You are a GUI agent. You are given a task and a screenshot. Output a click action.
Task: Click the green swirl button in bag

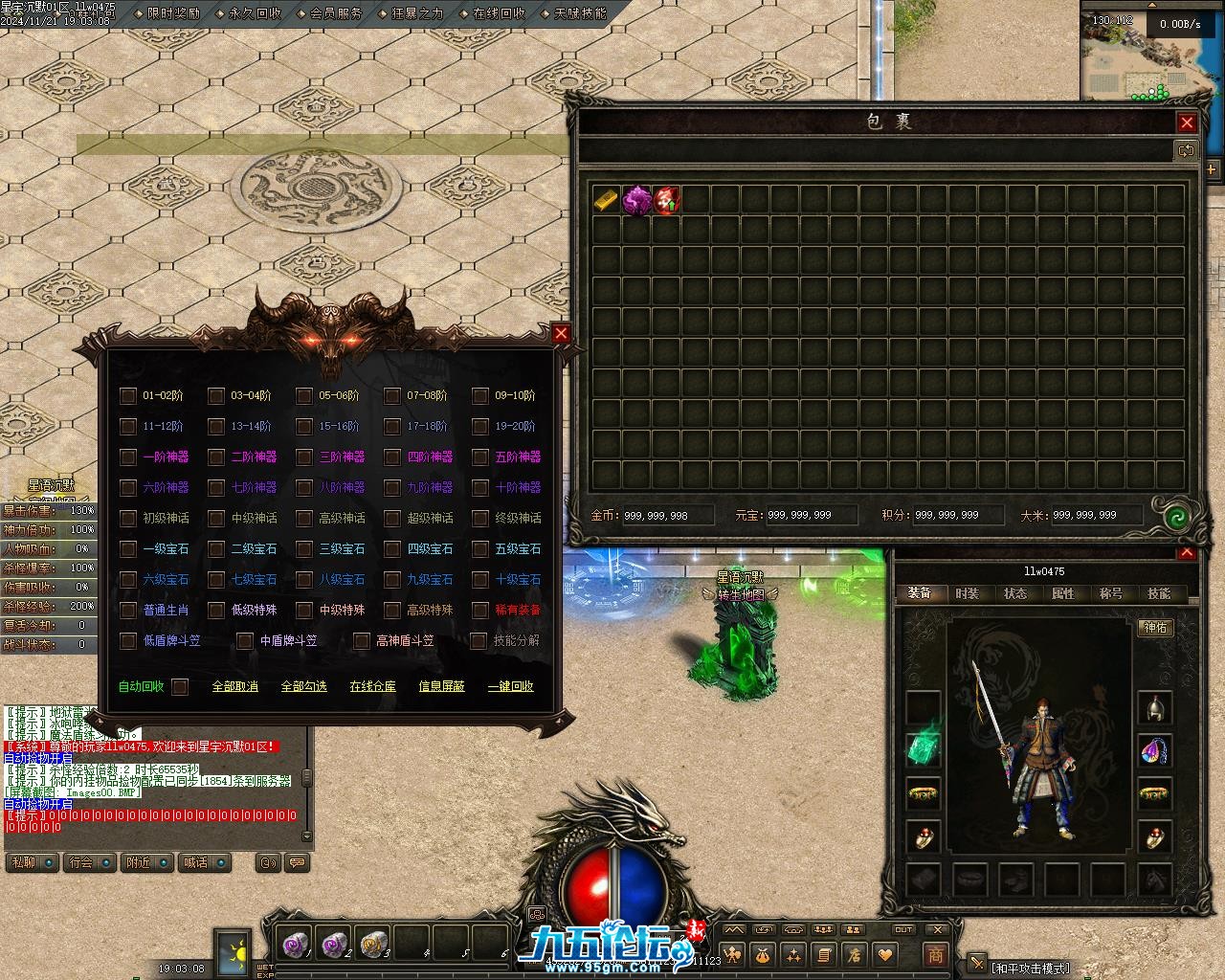[x=1176, y=517]
